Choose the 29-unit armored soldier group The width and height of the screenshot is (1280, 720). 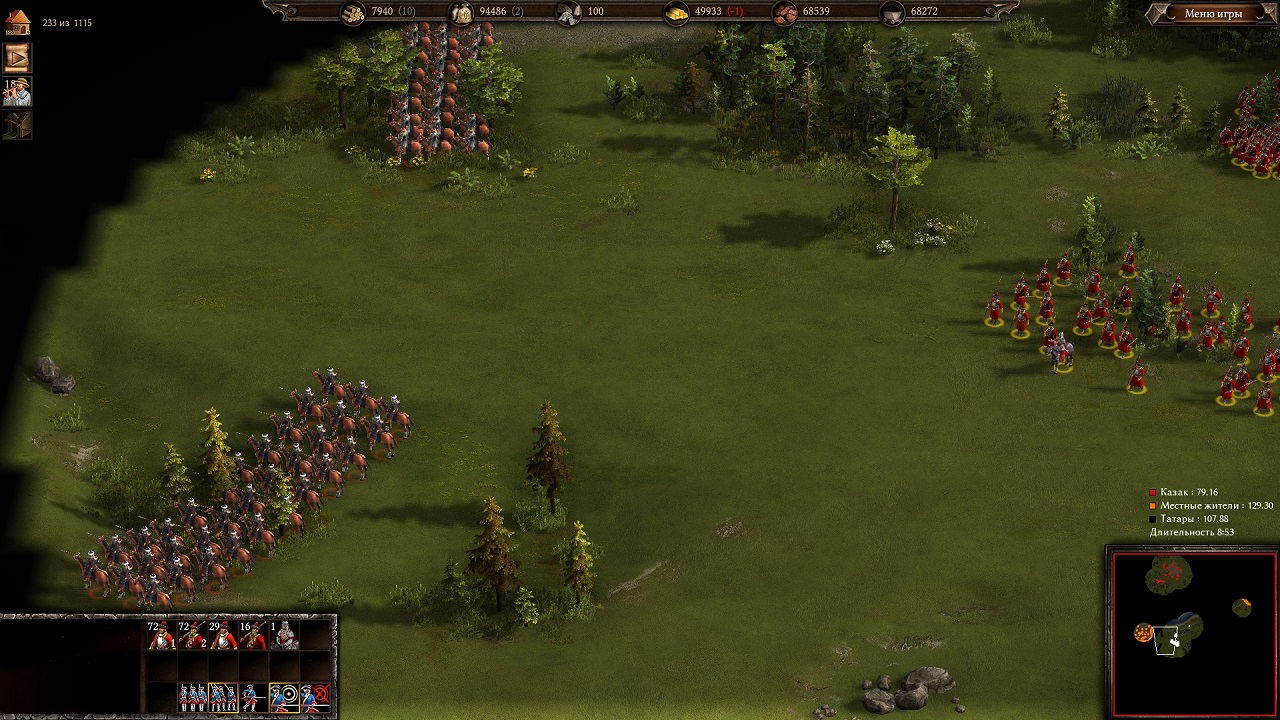tap(223, 635)
